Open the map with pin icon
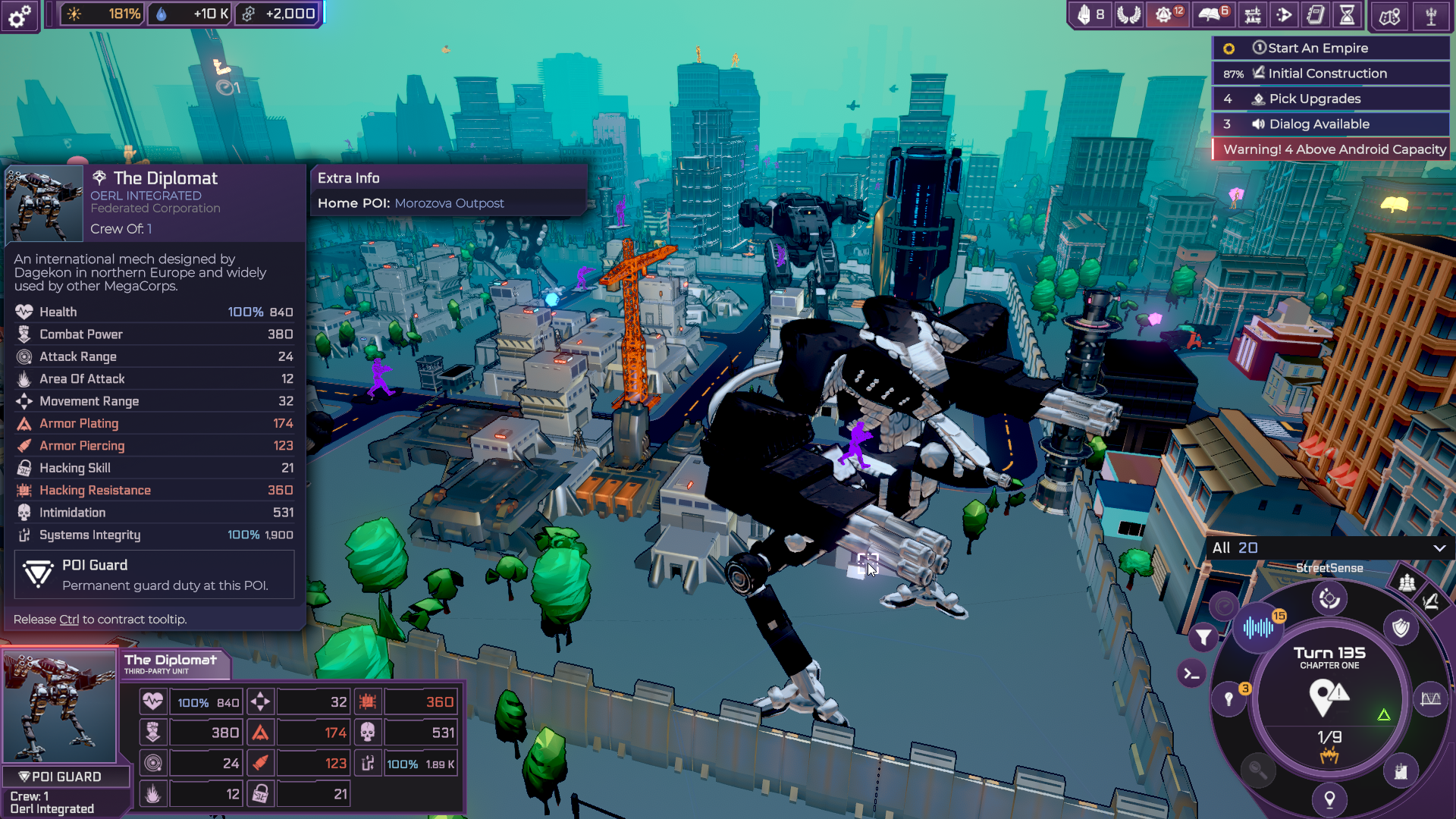 click(x=1389, y=16)
